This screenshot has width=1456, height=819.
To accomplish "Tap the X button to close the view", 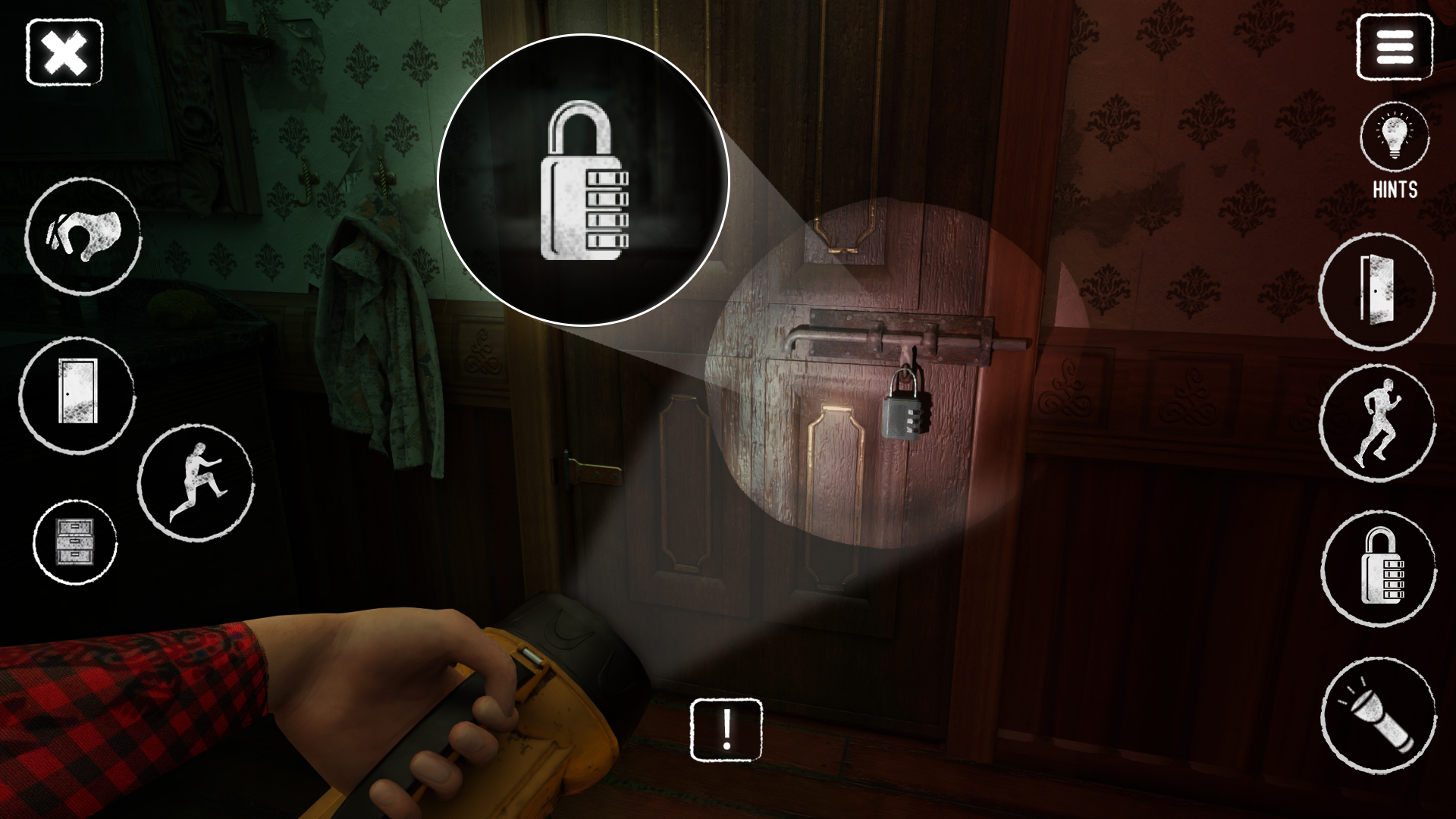I will click(64, 52).
